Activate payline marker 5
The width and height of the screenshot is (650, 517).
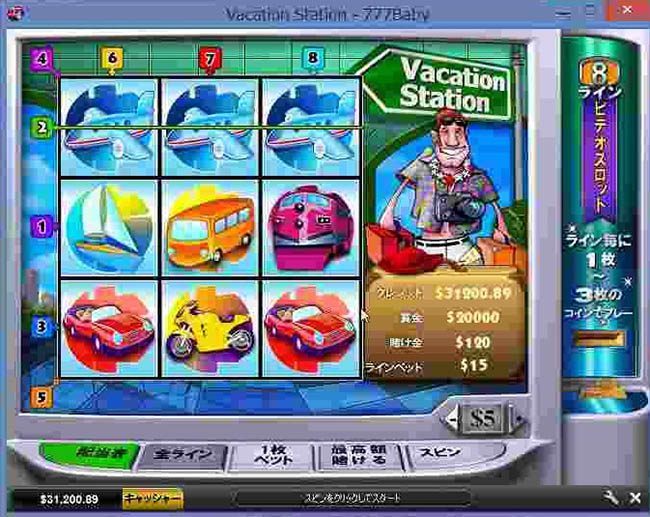coord(41,395)
